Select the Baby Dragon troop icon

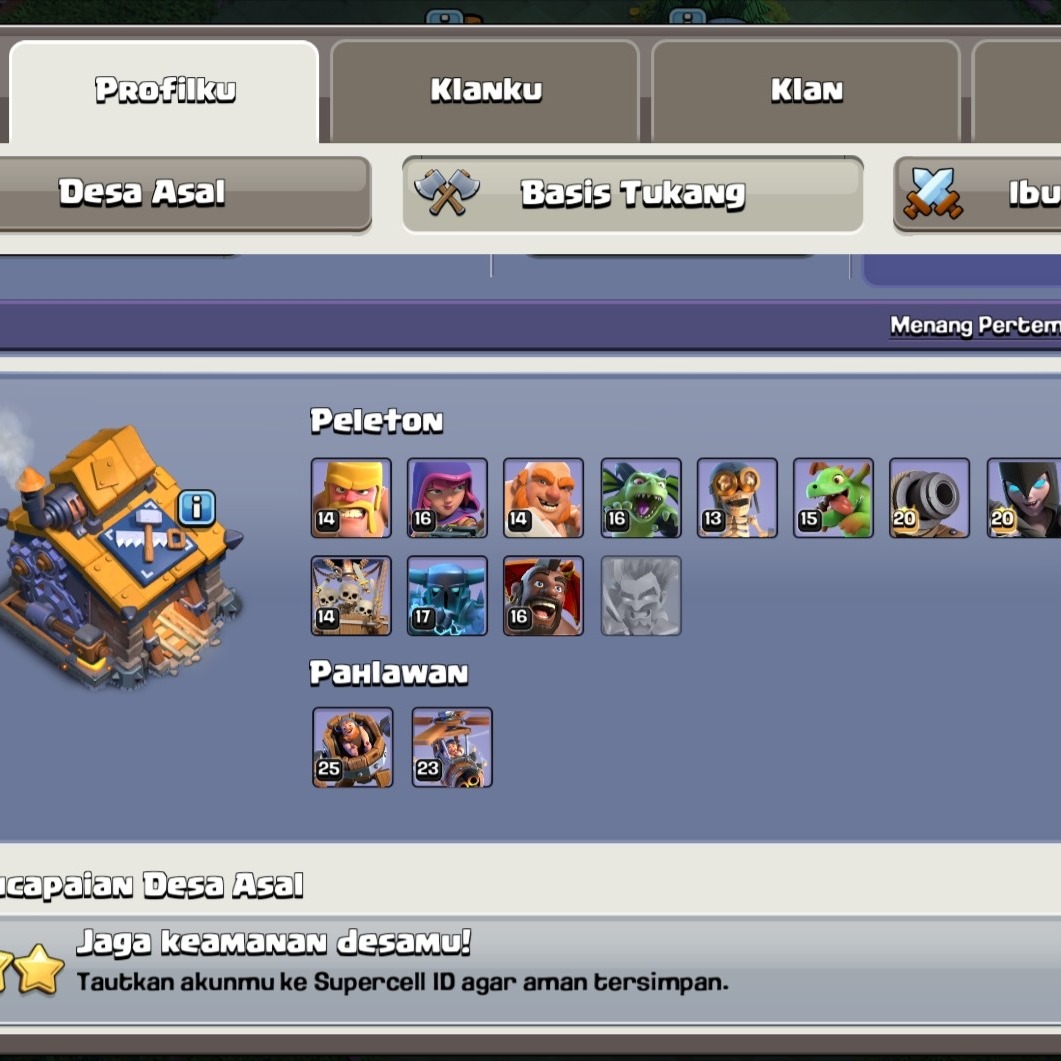point(833,498)
